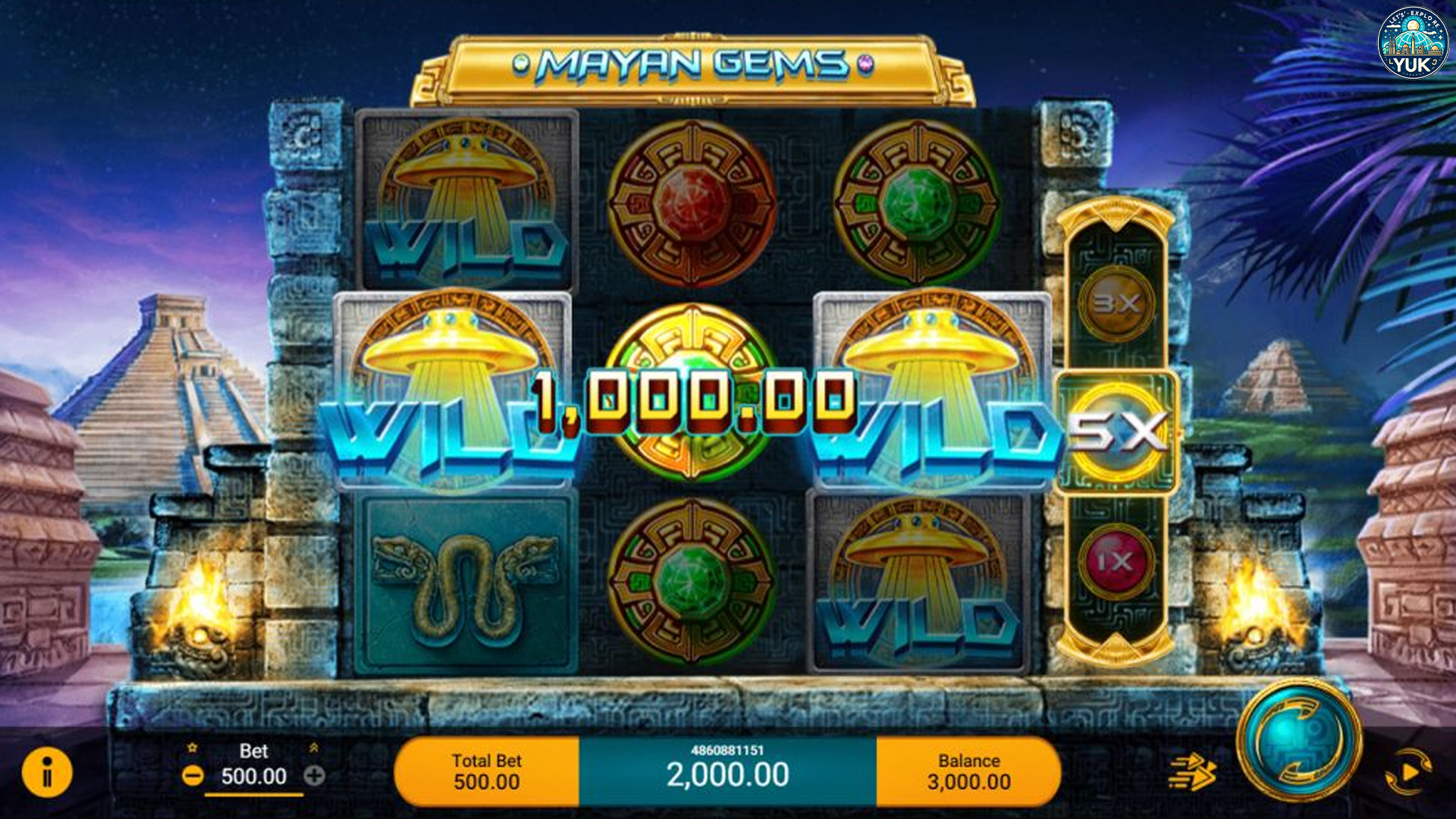Click the YUK logo in the corner
The width and height of the screenshot is (1456, 819).
tap(1414, 42)
